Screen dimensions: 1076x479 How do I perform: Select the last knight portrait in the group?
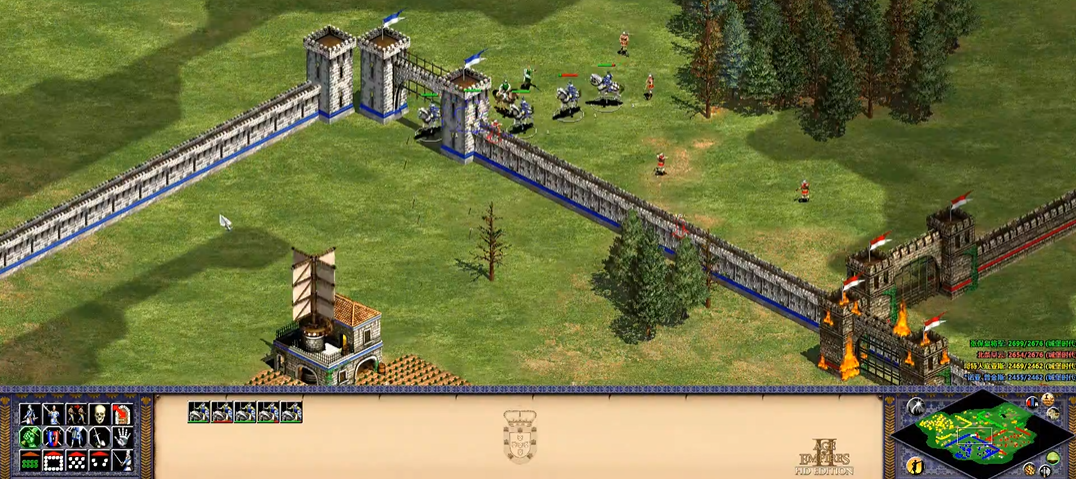[x=291, y=412]
